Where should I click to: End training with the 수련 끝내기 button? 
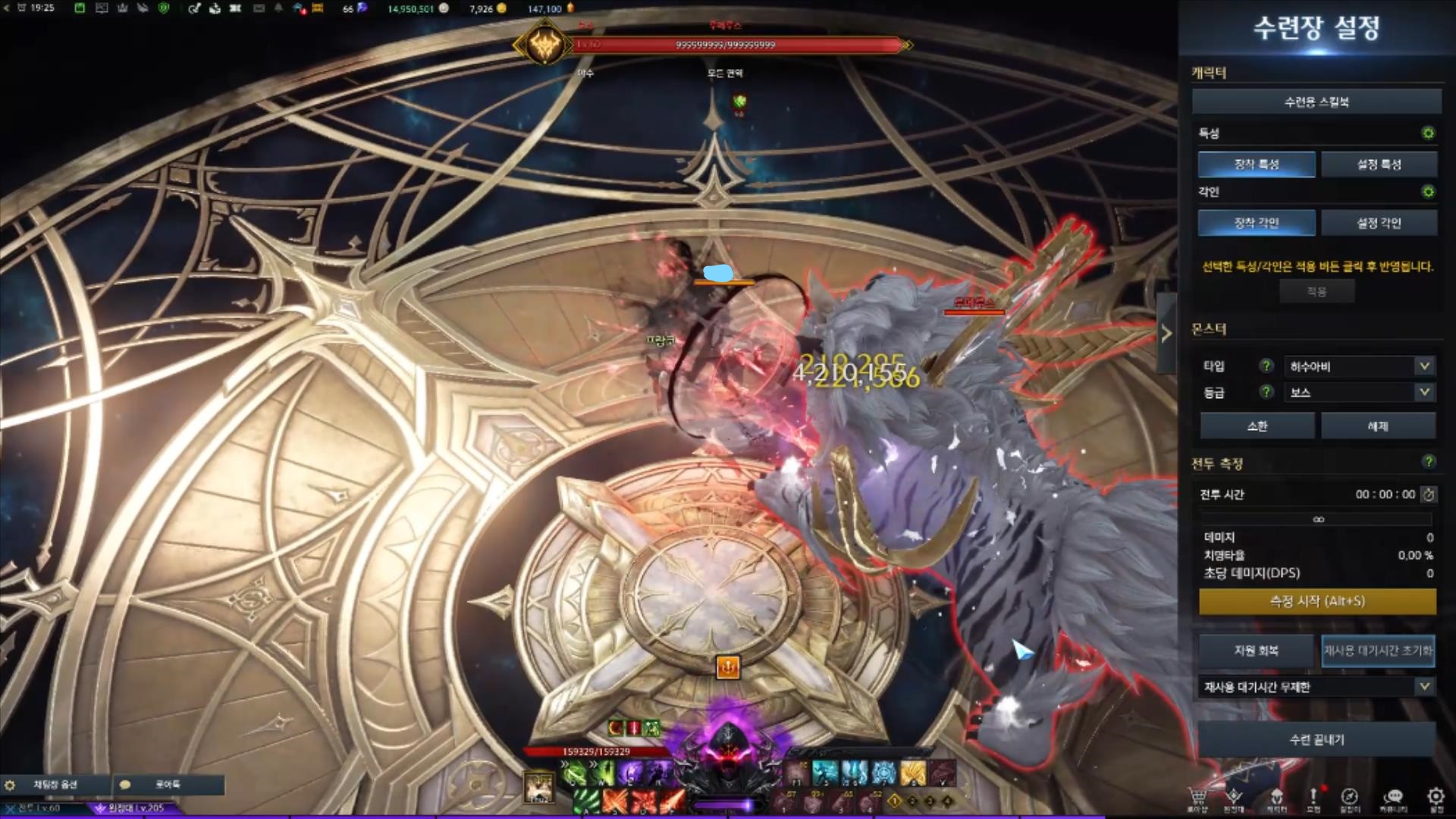[x=1317, y=739]
